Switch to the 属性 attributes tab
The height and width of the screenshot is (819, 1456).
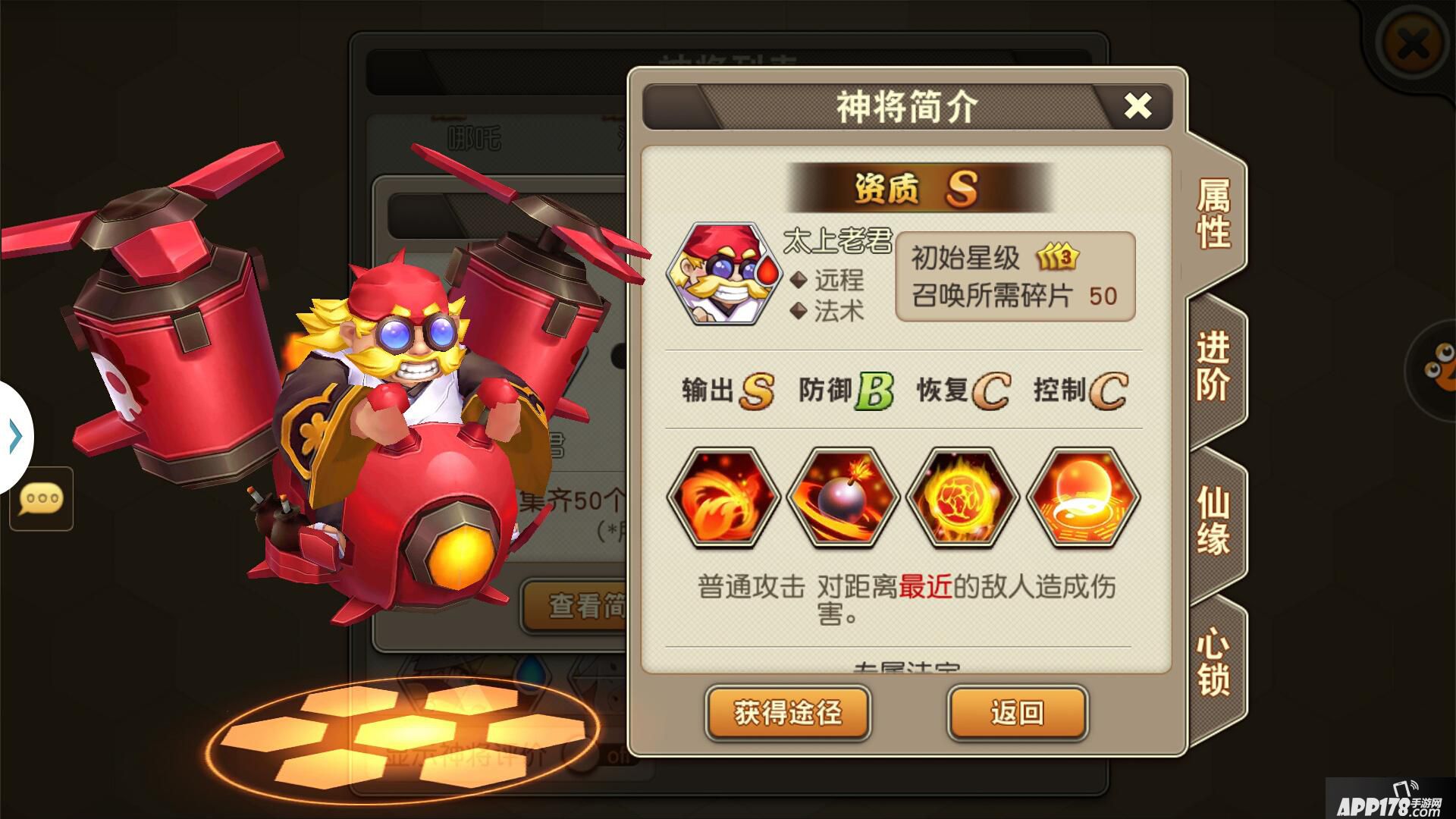click(x=1213, y=215)
